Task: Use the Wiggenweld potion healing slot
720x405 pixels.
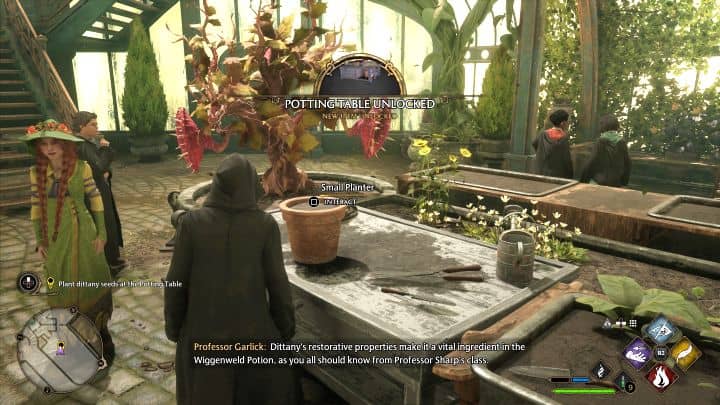Action: (x=625, y=382)
